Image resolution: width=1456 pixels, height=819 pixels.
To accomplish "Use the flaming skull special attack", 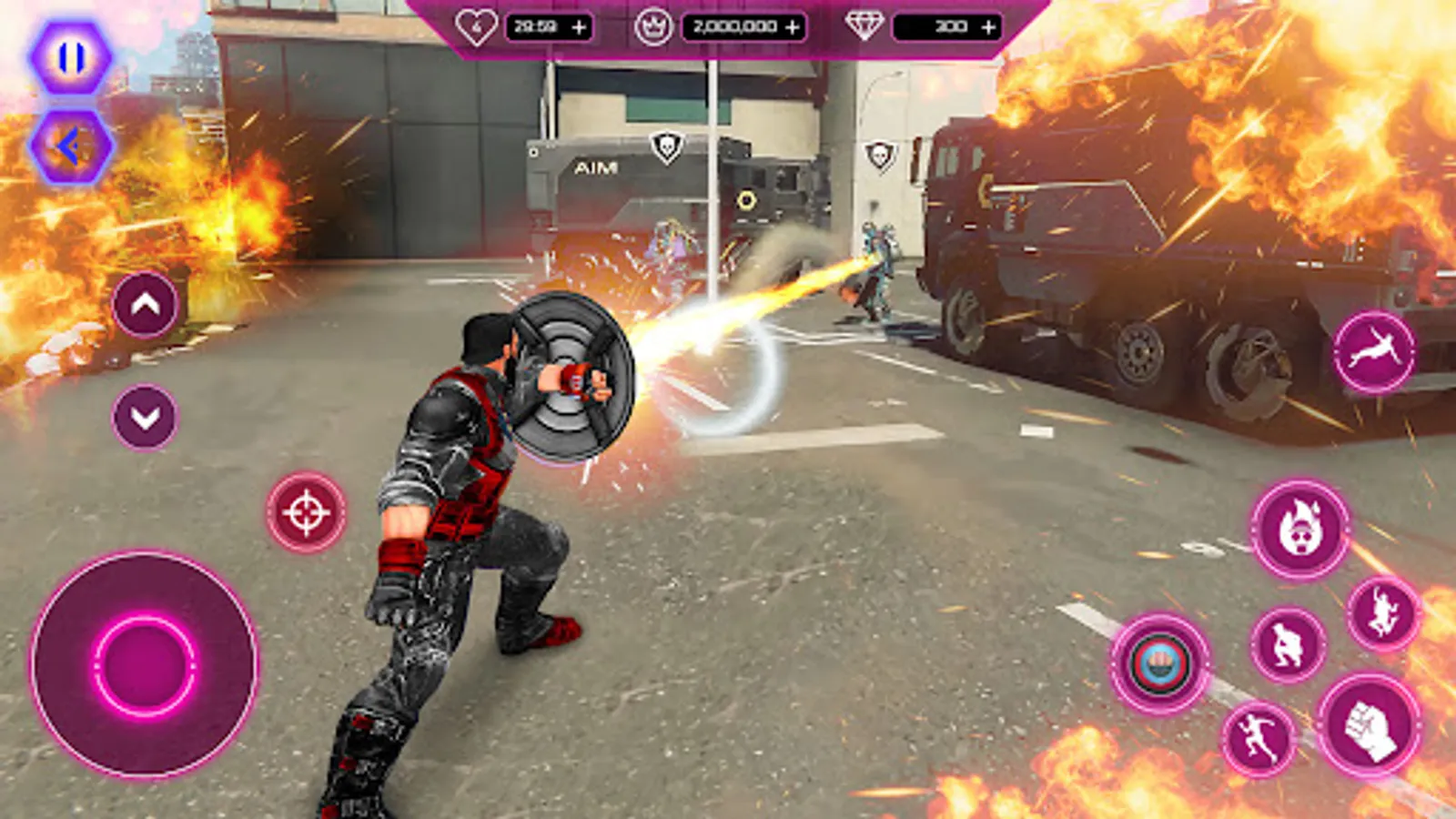I will 1300,530.
